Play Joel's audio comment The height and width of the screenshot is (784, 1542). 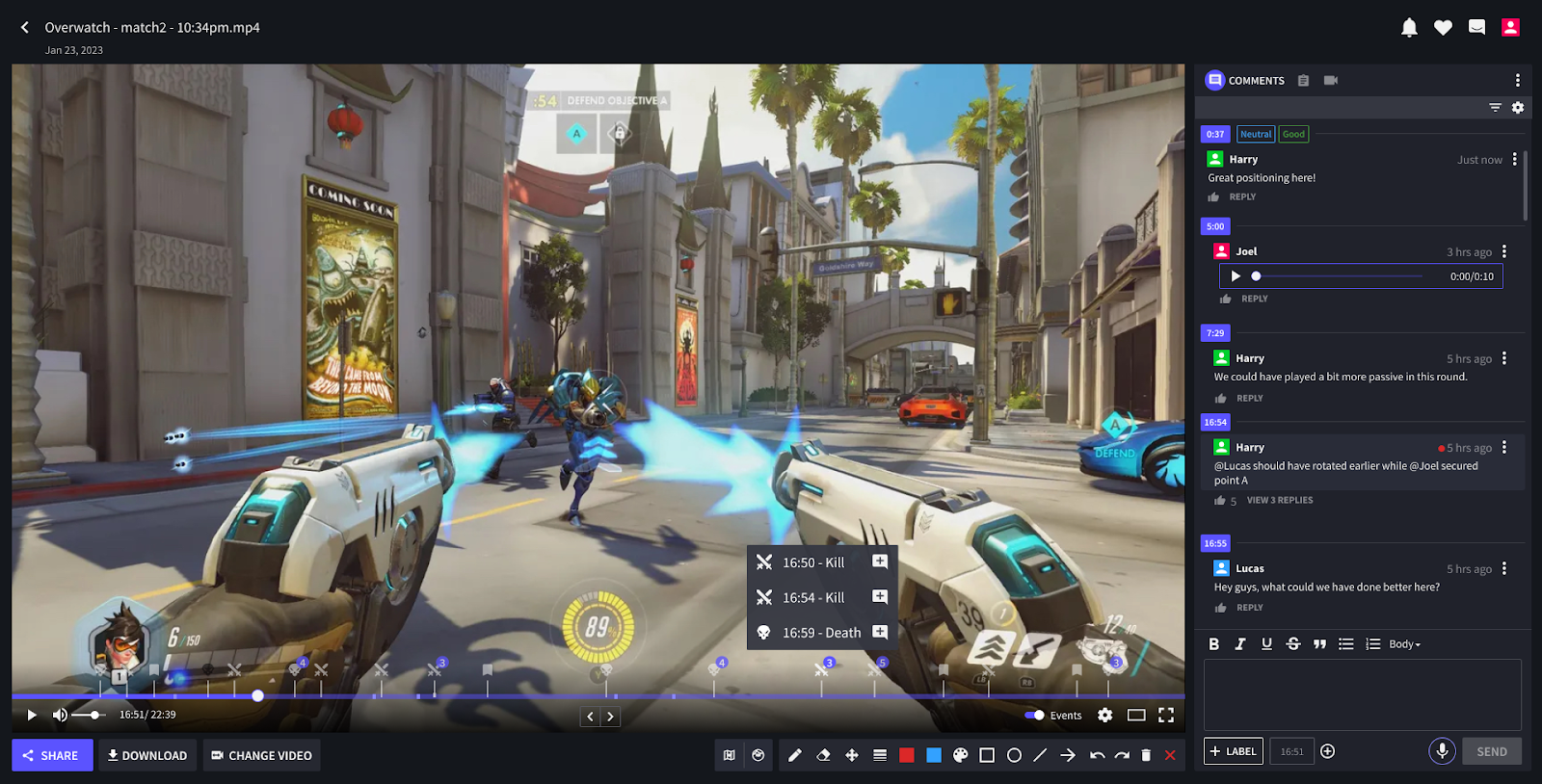1236,276
